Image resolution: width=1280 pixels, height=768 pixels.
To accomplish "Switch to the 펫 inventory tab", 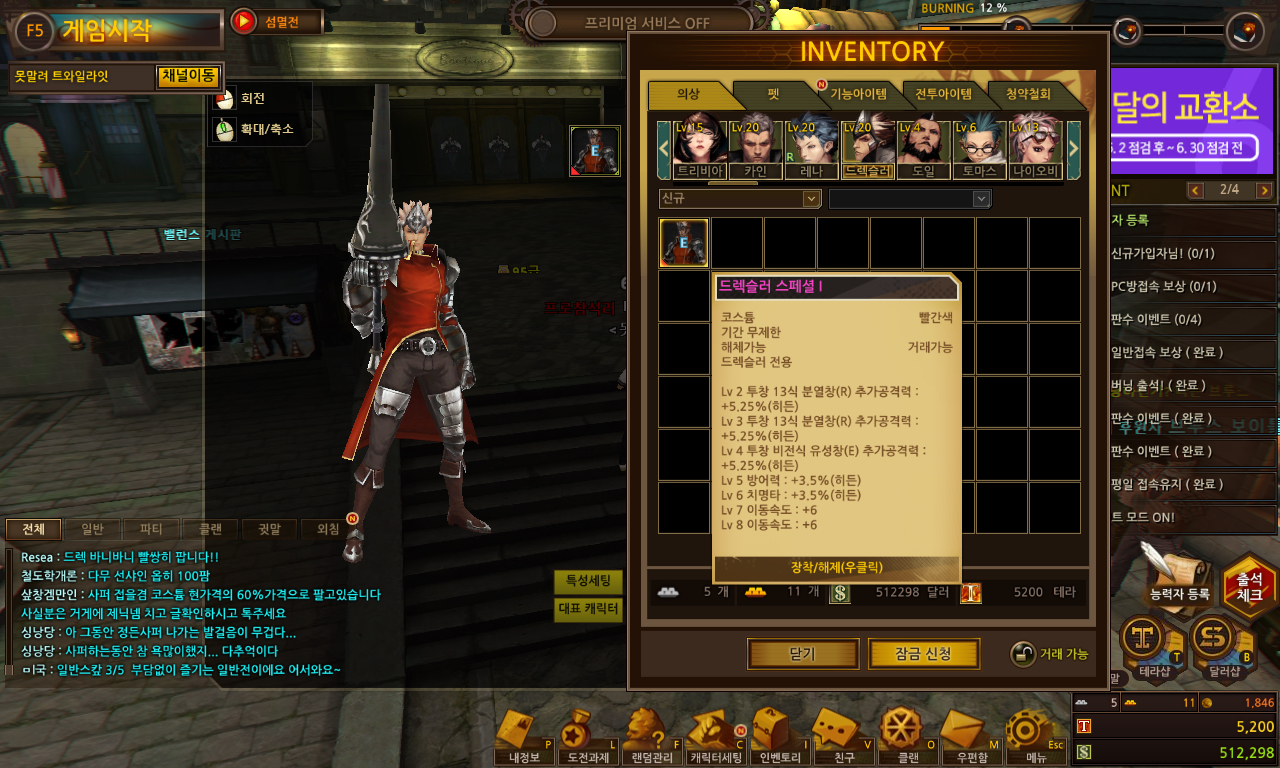I will (773, 95).
